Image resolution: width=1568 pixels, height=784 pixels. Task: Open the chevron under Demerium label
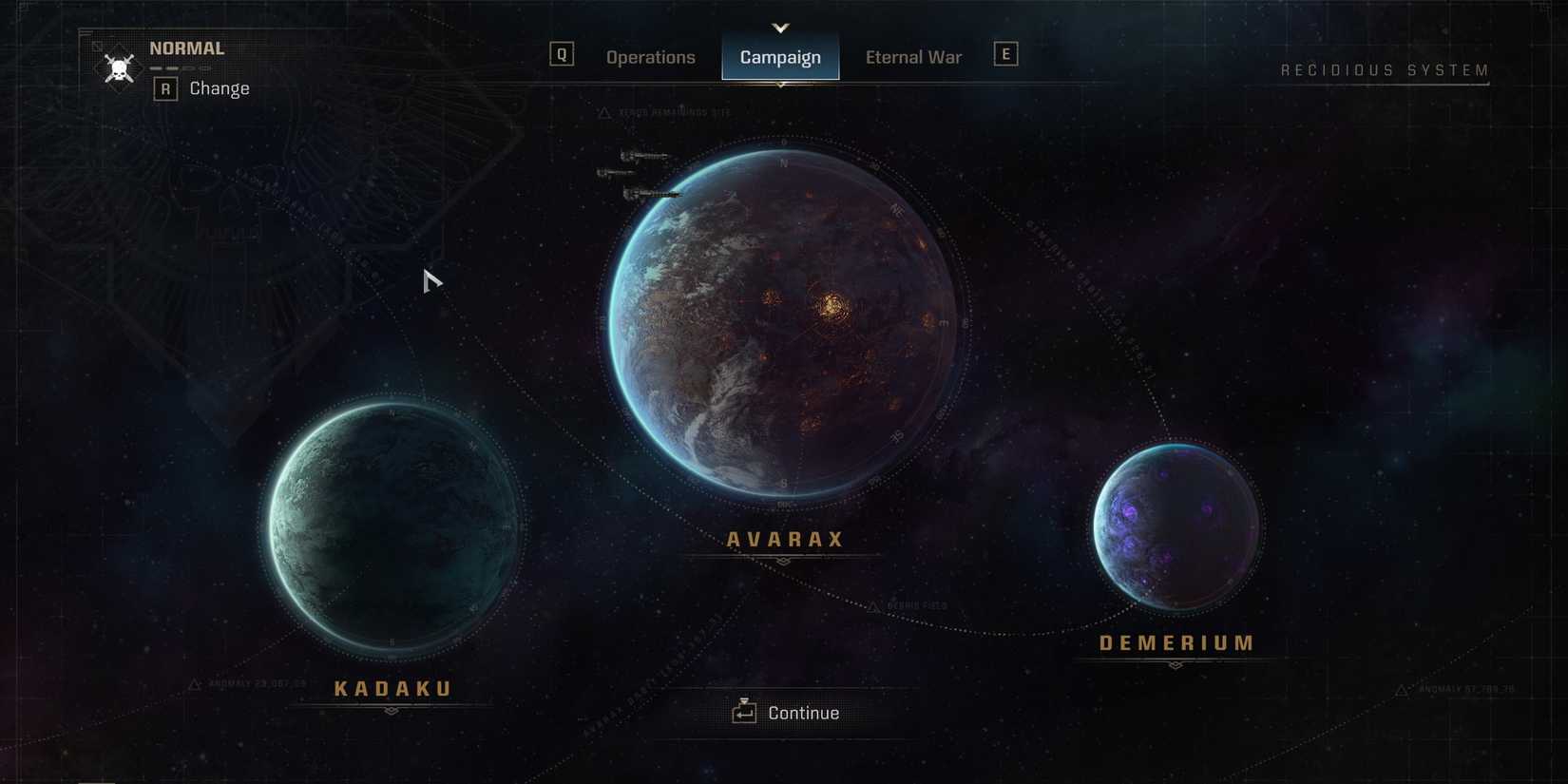coord(1176,664)
